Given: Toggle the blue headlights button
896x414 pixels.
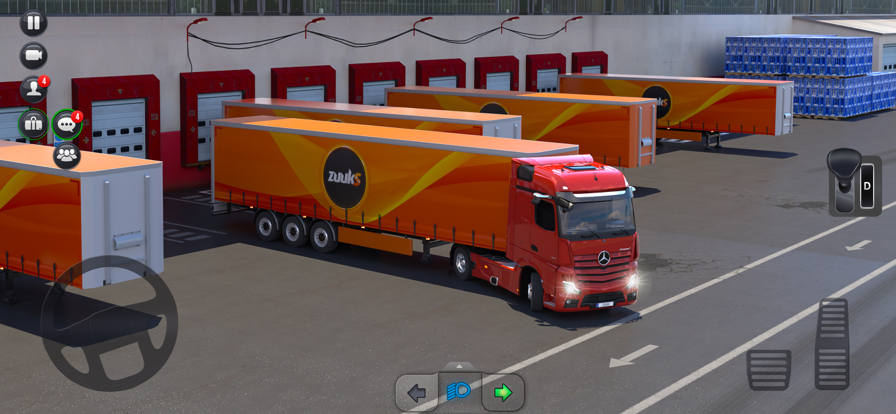Looking at the screenshot, I should [x=460, y=392].
